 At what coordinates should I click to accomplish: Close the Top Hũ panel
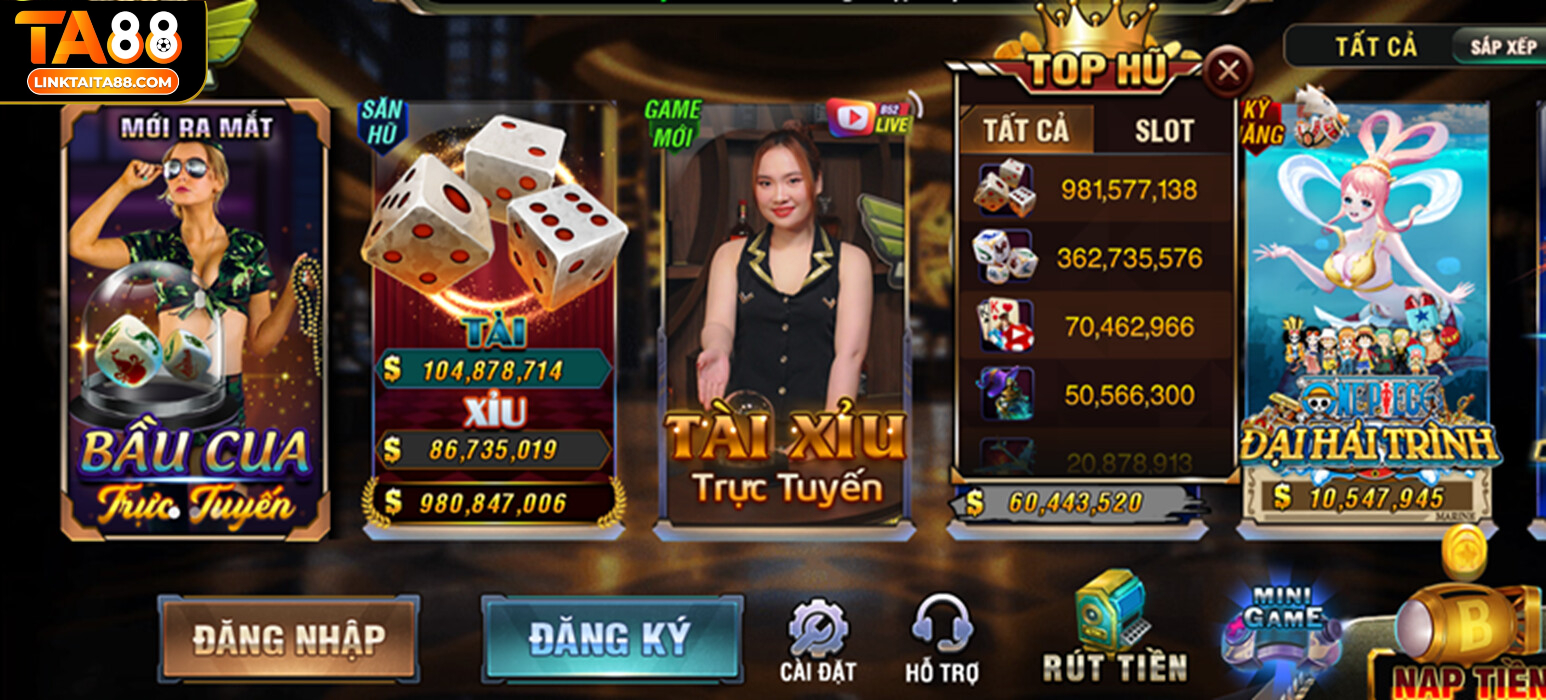1228,71
